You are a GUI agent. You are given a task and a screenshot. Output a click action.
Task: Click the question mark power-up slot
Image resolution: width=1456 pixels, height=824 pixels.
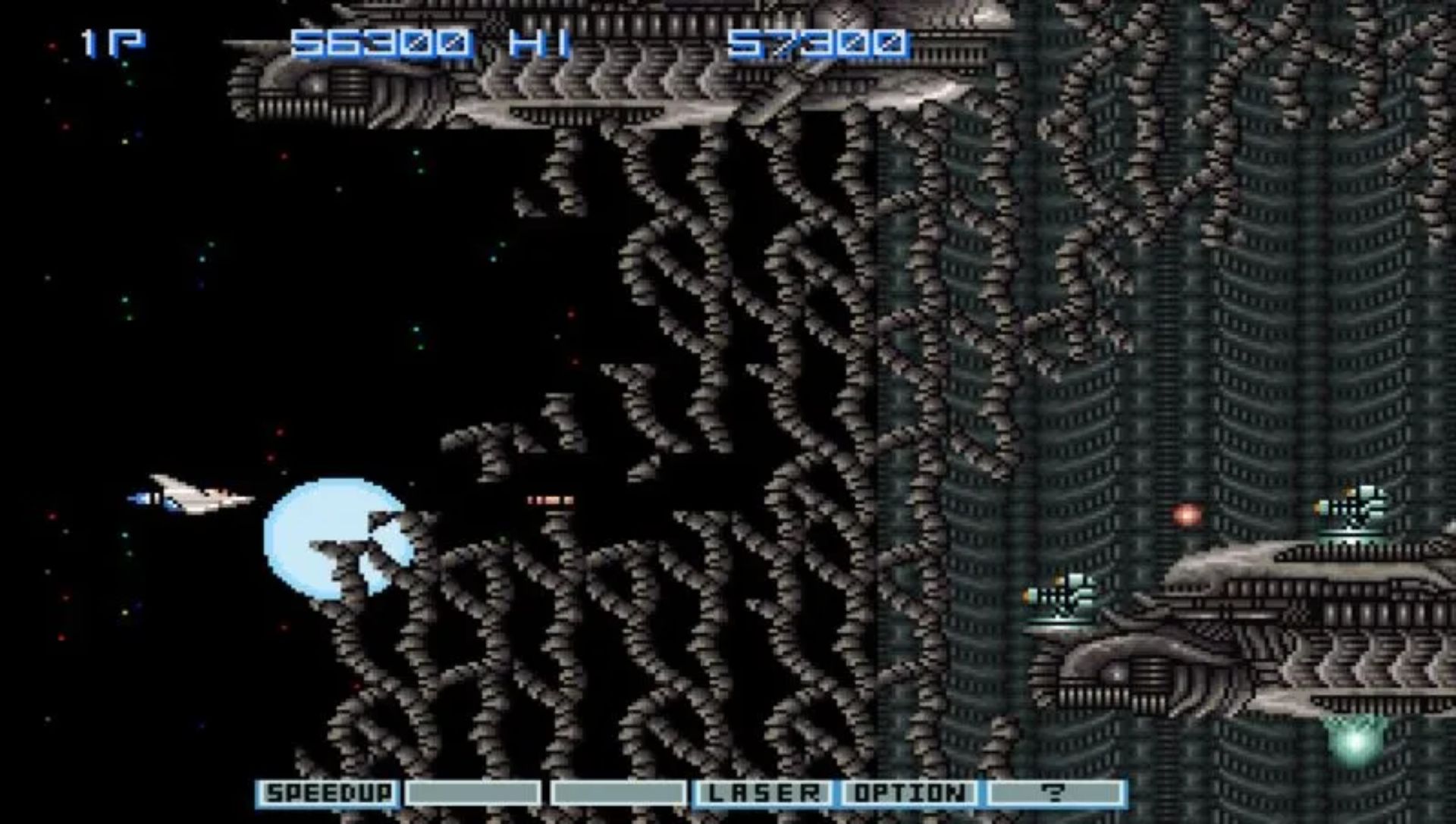(x=1056, y=793)
